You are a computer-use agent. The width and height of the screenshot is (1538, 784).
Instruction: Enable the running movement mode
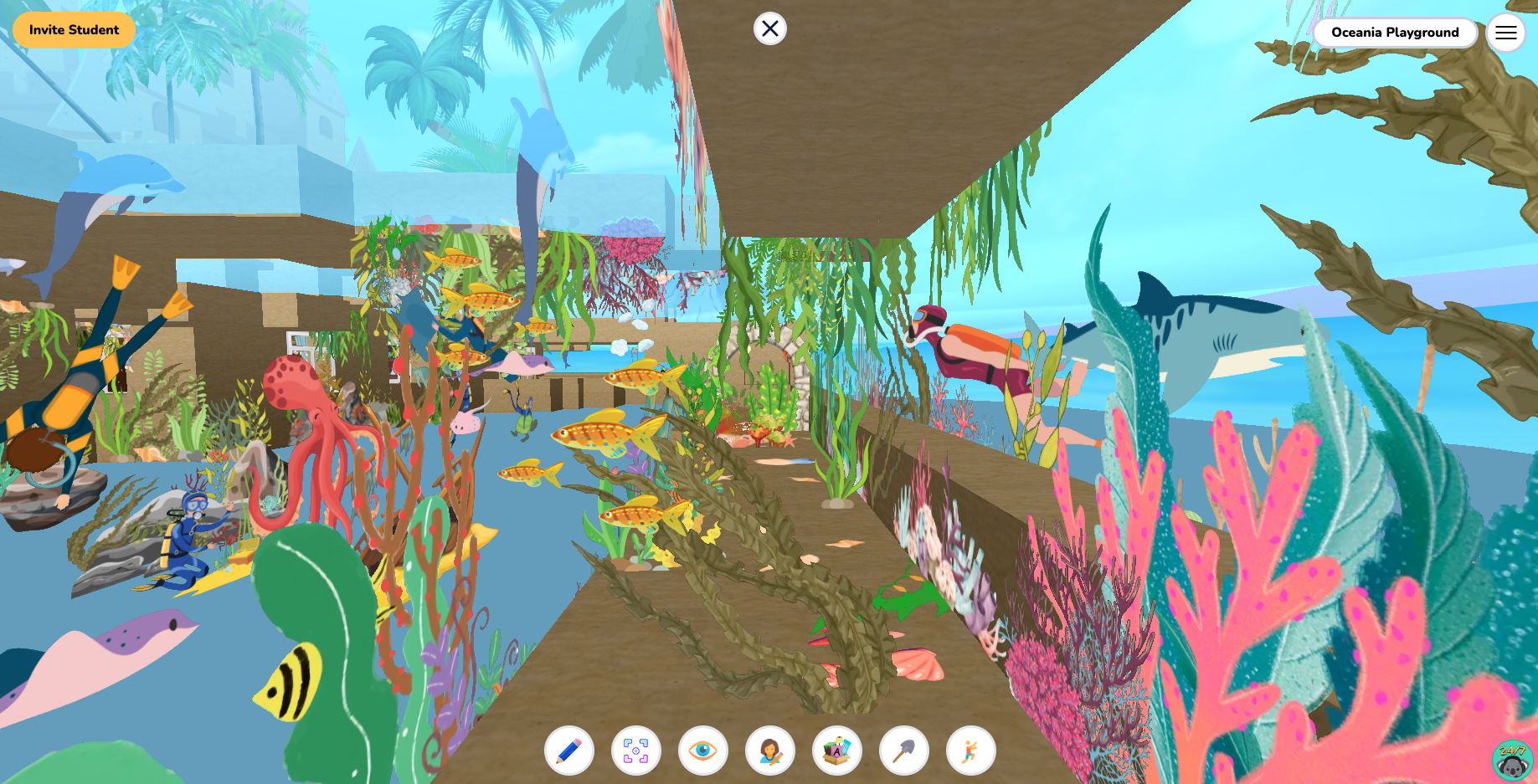pos(969,751)
